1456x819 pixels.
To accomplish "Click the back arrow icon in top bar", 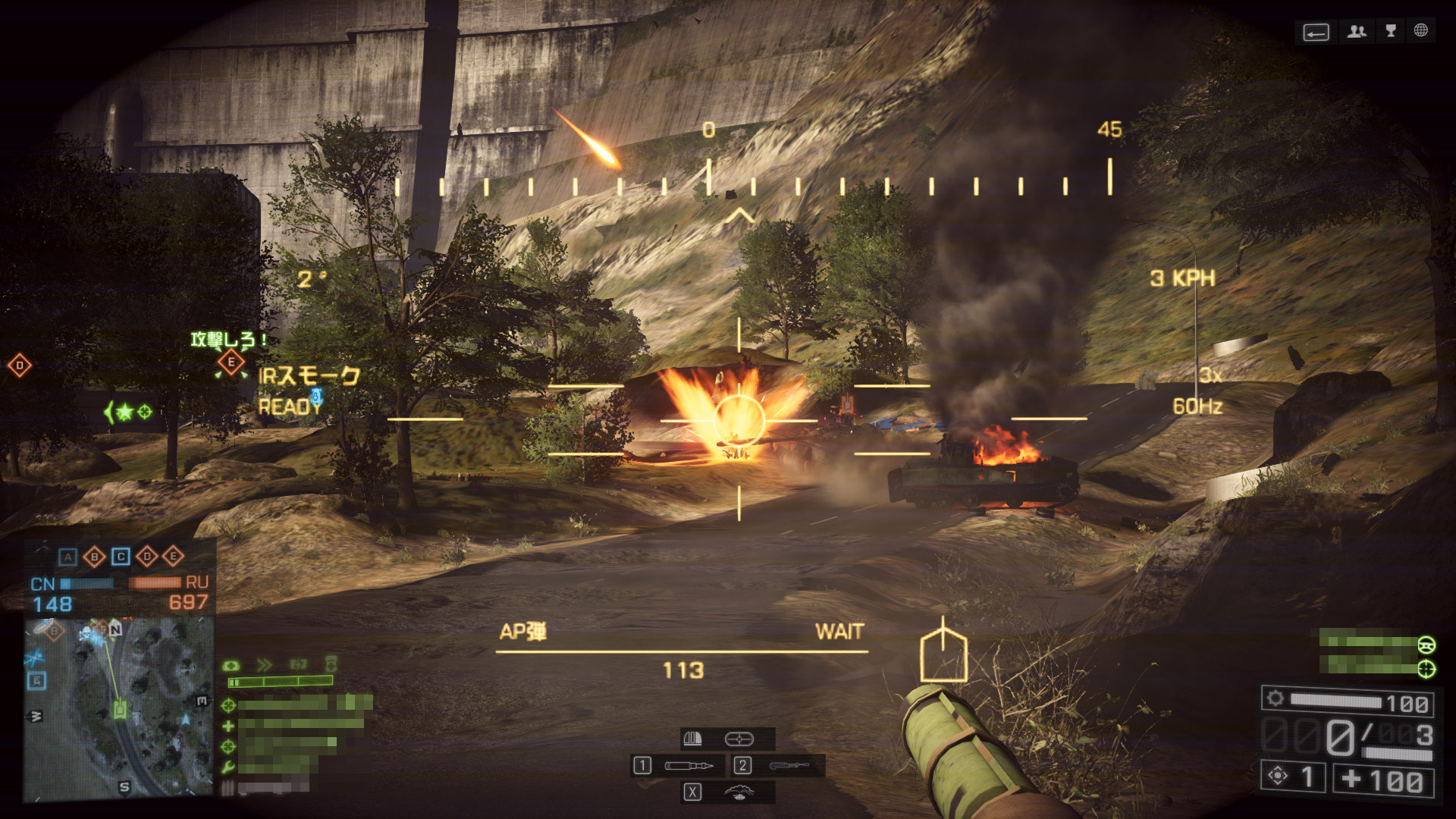I will pyautogui.click(x=1316, y=33).
